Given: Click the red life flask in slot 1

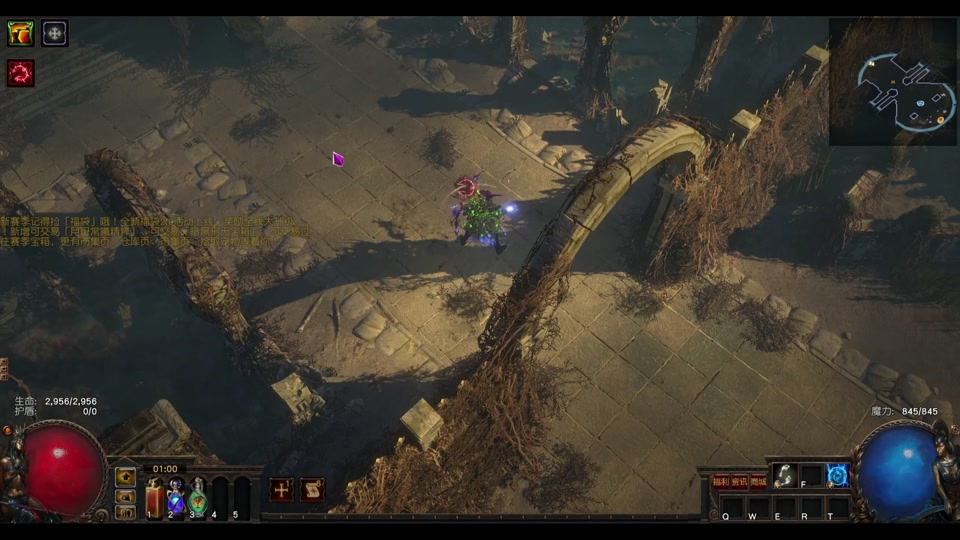Looking at the screenshot, I should click(154, 497).
